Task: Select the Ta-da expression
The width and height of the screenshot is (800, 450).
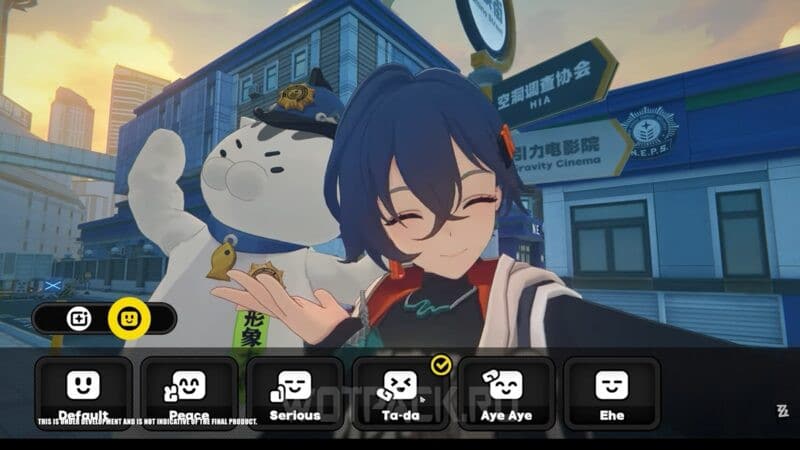Action: pos(400,392)
